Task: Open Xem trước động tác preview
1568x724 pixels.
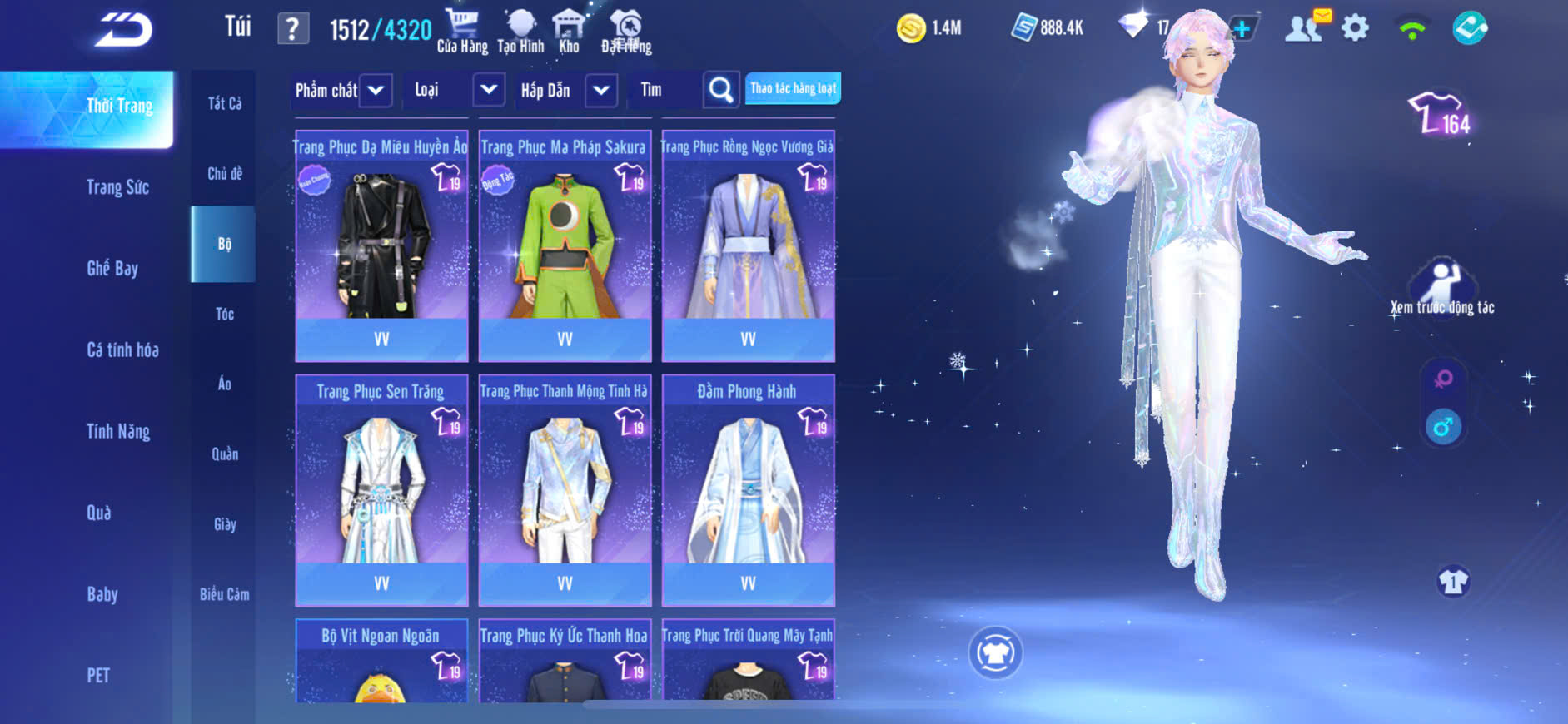Action: click(x=1442, y=288)
